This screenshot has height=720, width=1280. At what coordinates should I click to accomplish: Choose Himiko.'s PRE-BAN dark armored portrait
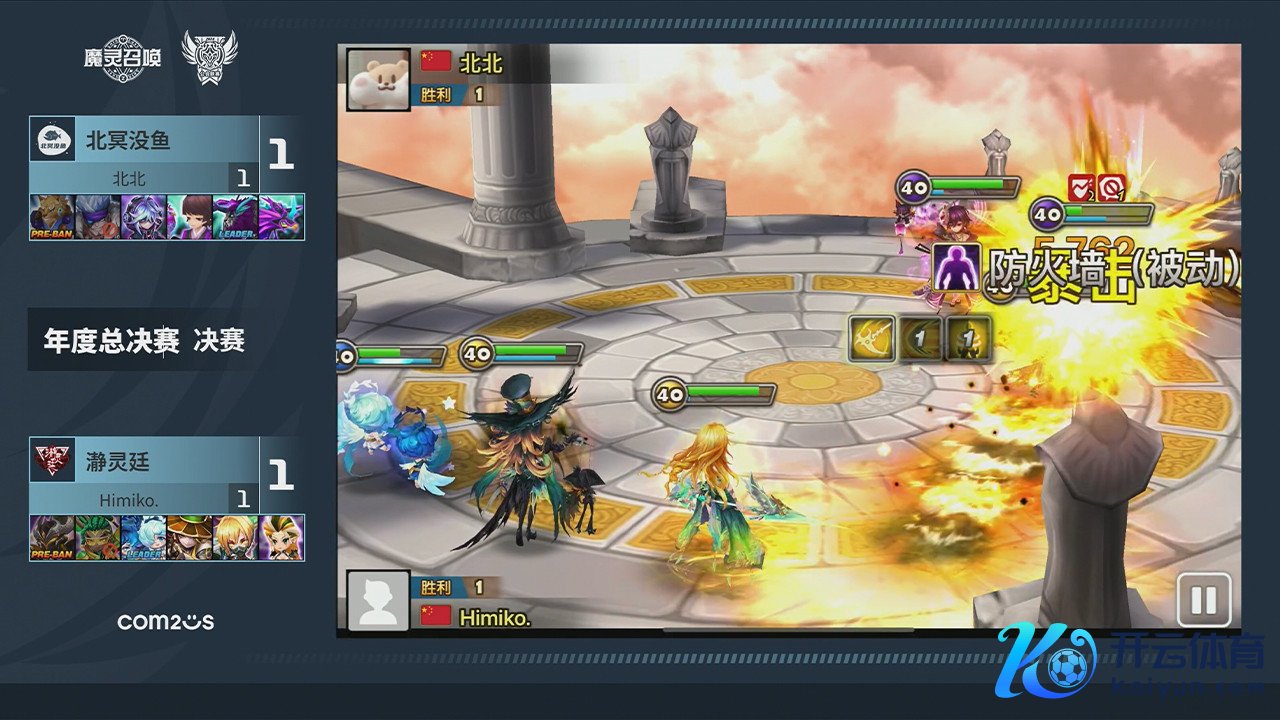(x=52, y=538)
